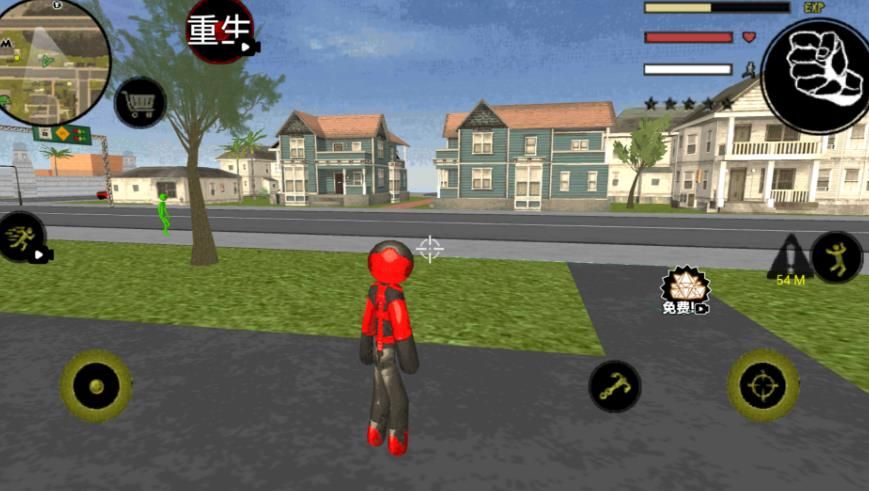
Task: Activate the sprint running icon
Action: 22,238
